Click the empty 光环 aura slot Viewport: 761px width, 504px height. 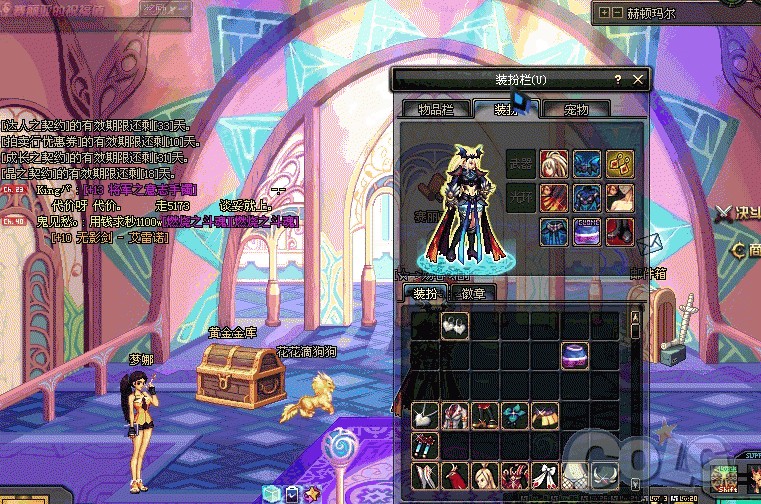(x=520, y=197)
